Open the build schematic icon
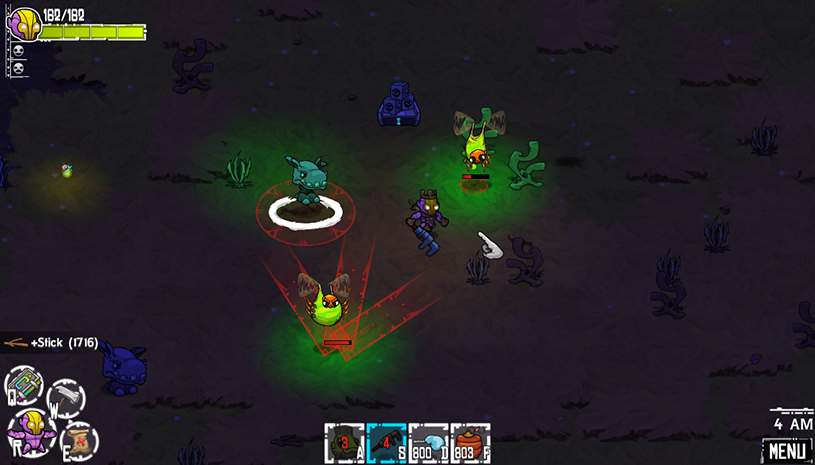815x465 pixels. pyautogui.click(x=24, y=385)
